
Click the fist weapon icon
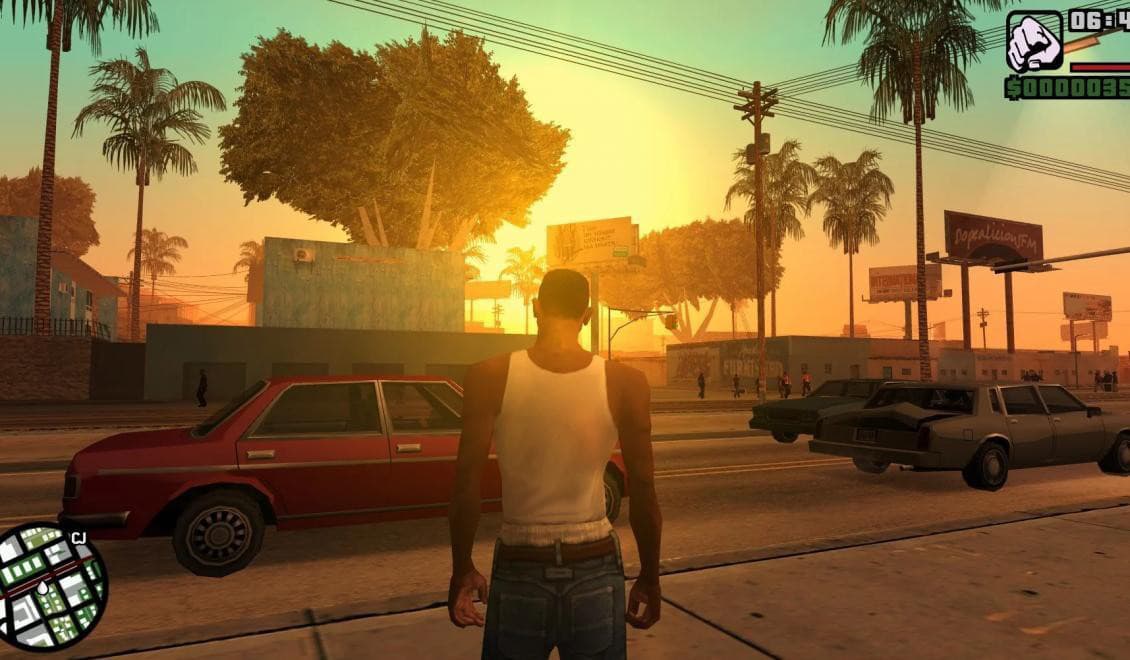[x=1034, y=42]
